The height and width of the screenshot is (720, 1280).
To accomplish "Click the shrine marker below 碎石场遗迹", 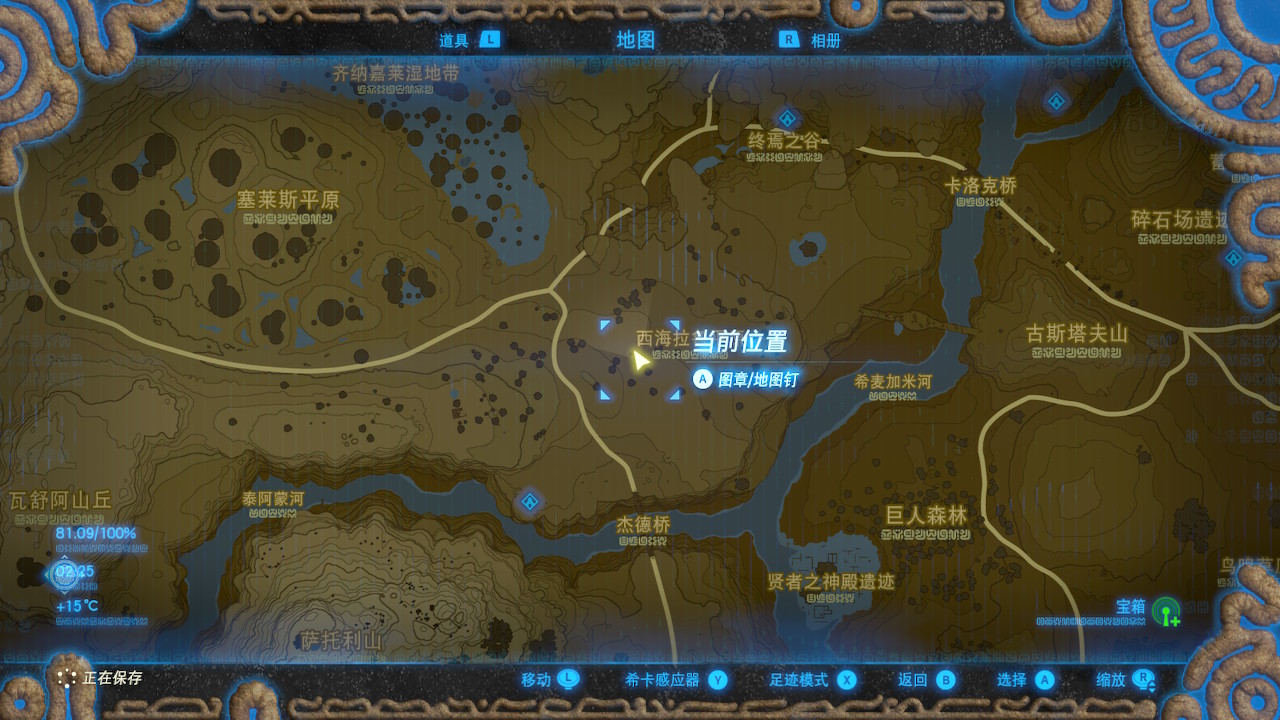I will (1233, 257).
